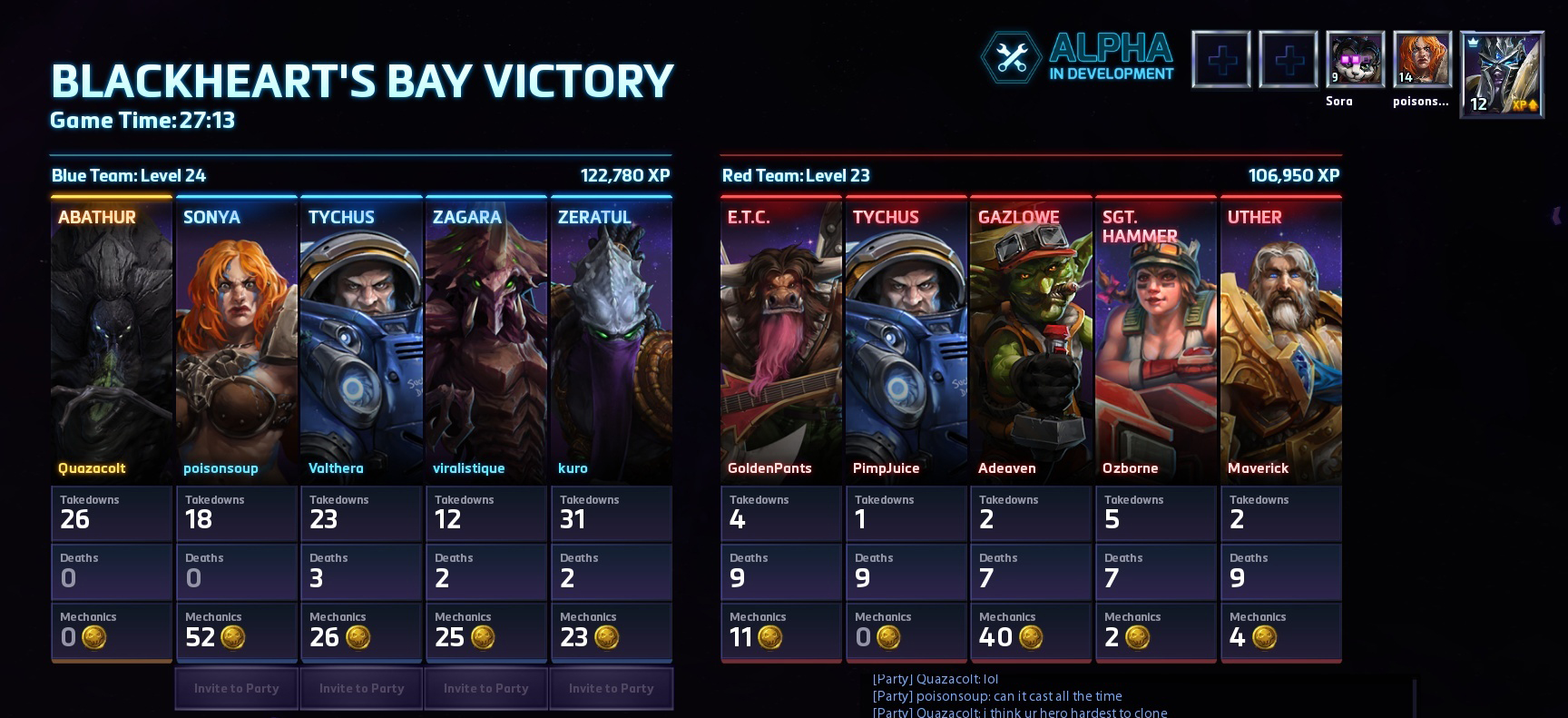Open your level 12 player portrait
Screen dimensions: 1568x718
coord(1501,74)
